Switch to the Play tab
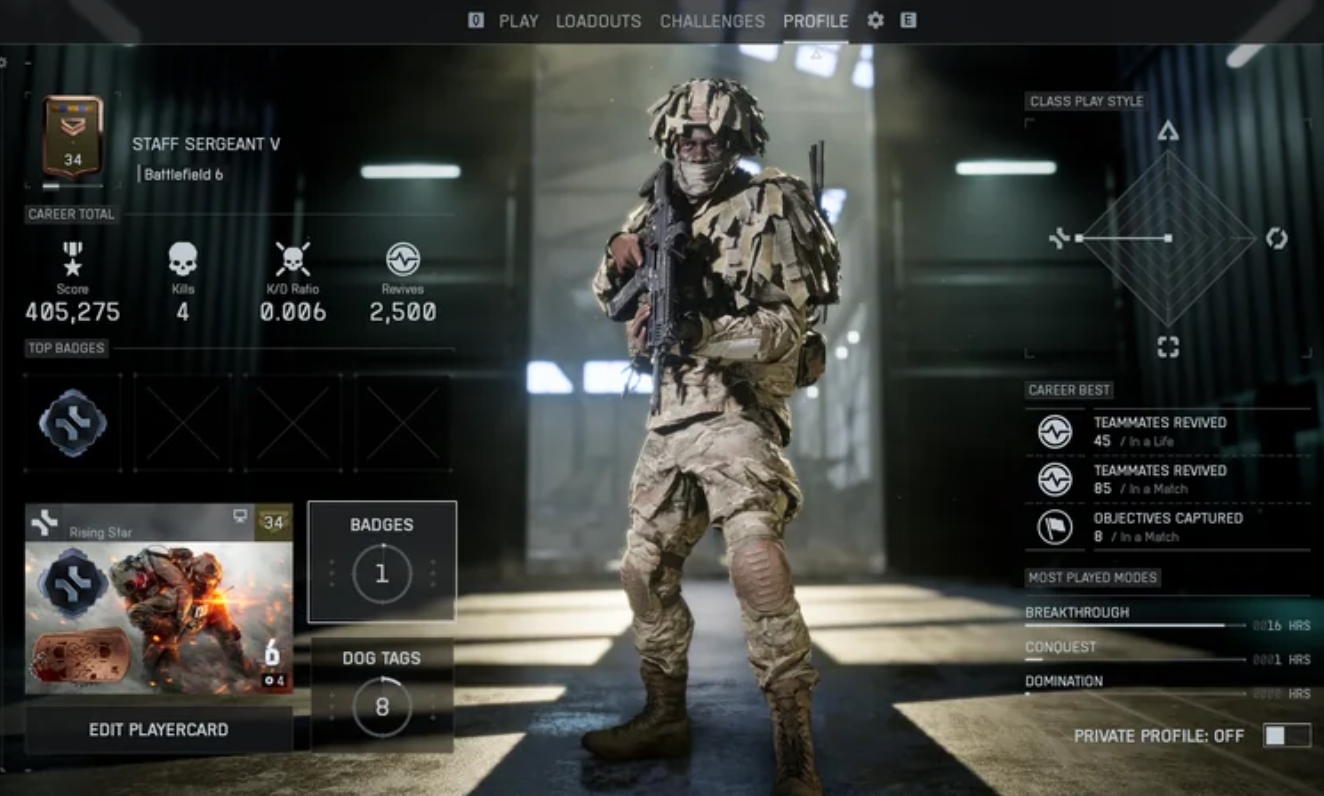 coord(518,21)
